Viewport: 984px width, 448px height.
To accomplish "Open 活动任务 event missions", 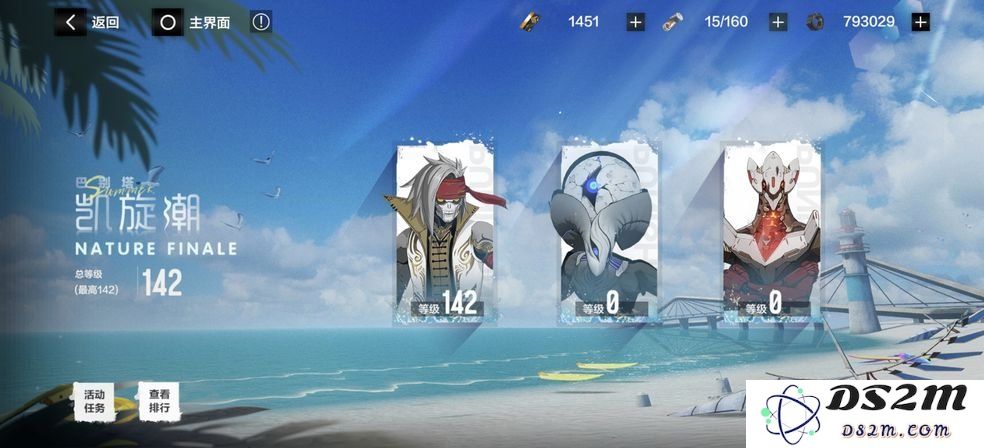I will (x=94, y=400).
